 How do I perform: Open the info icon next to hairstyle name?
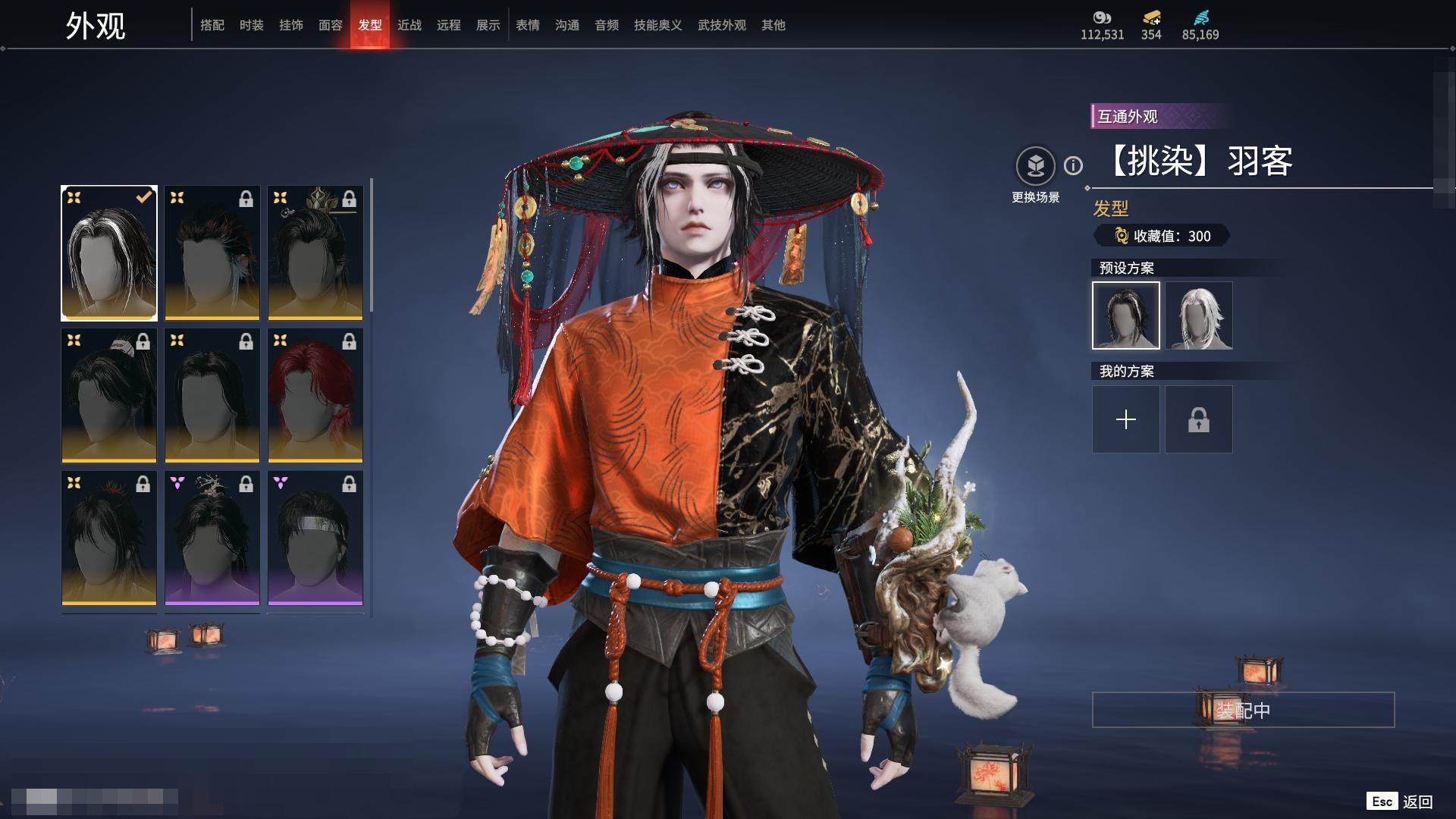[x=1073, y=165]
